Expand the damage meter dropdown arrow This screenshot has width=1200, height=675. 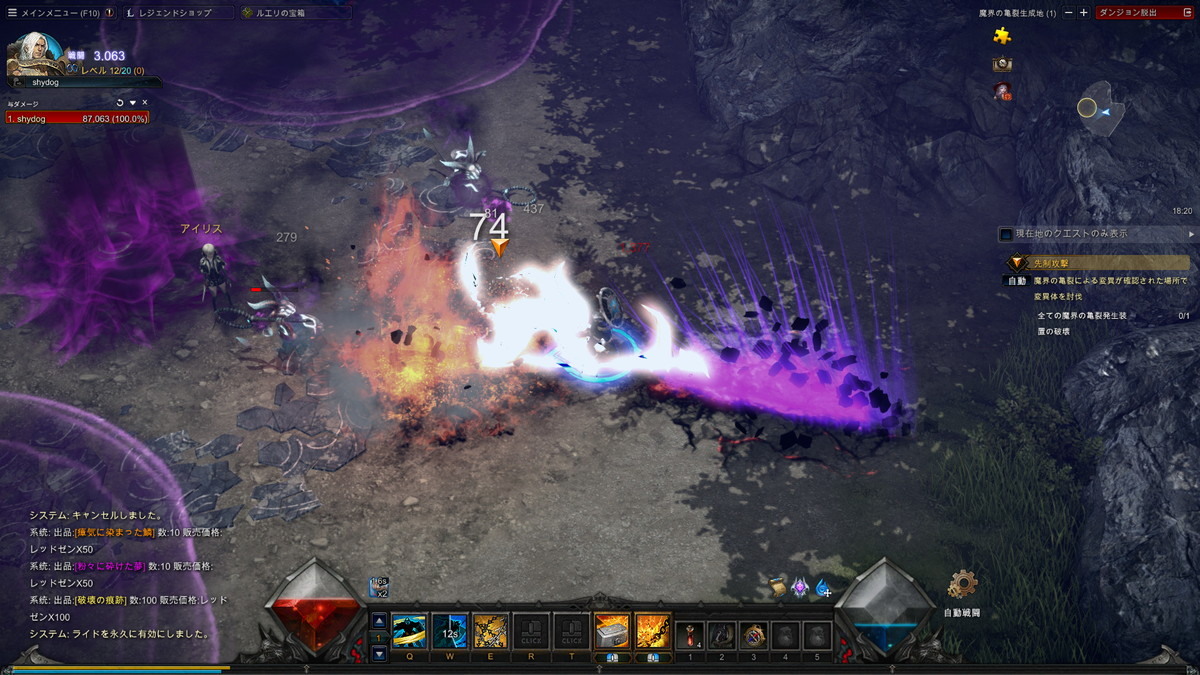click(x=132, y=102)
